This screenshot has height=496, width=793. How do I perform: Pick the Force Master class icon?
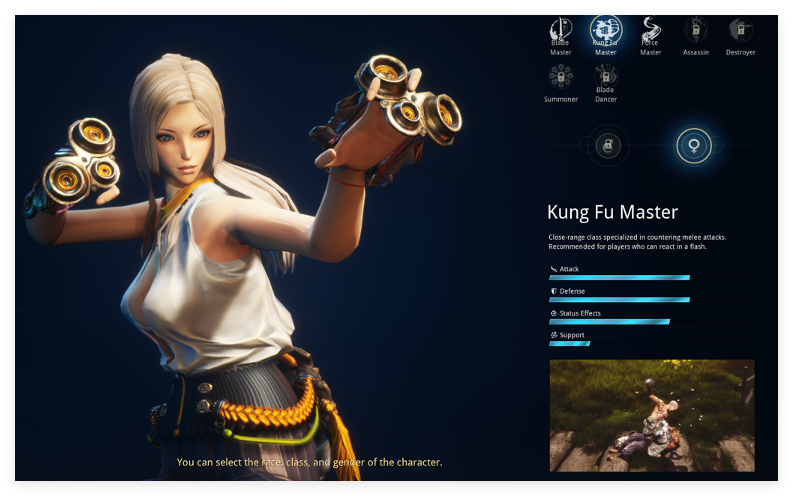[650, 29]
